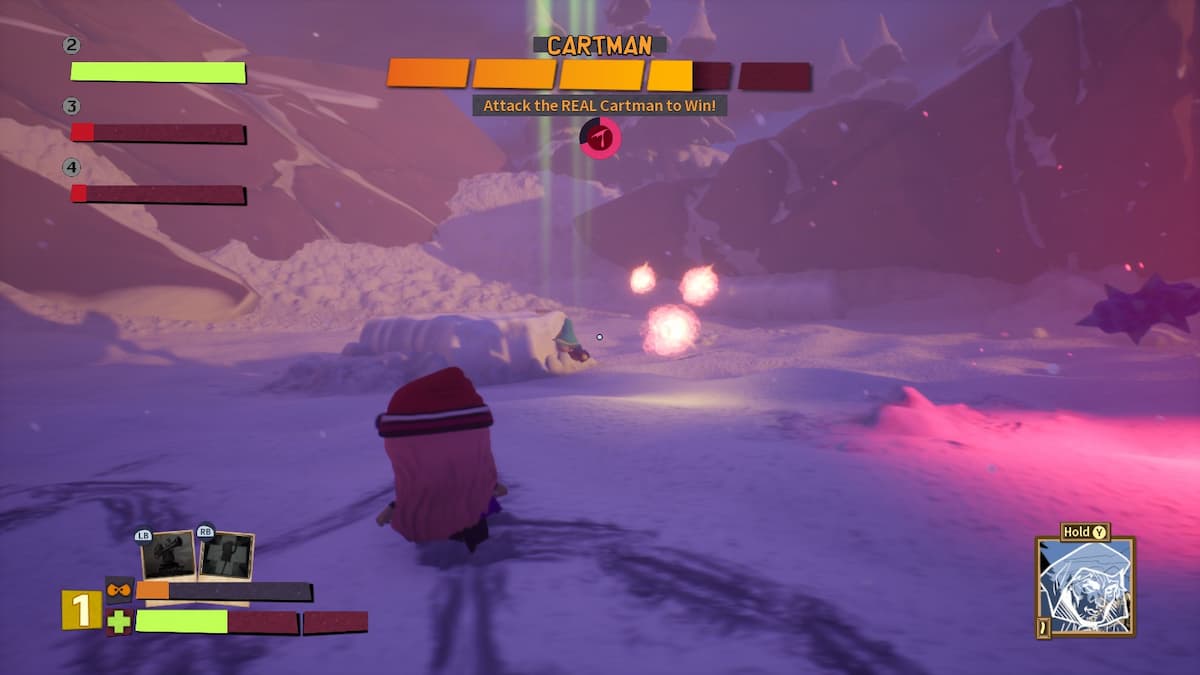Select the left ability card with the cannon turret
This screenshot has height=675, width=1200.
(x=168, y=555)
